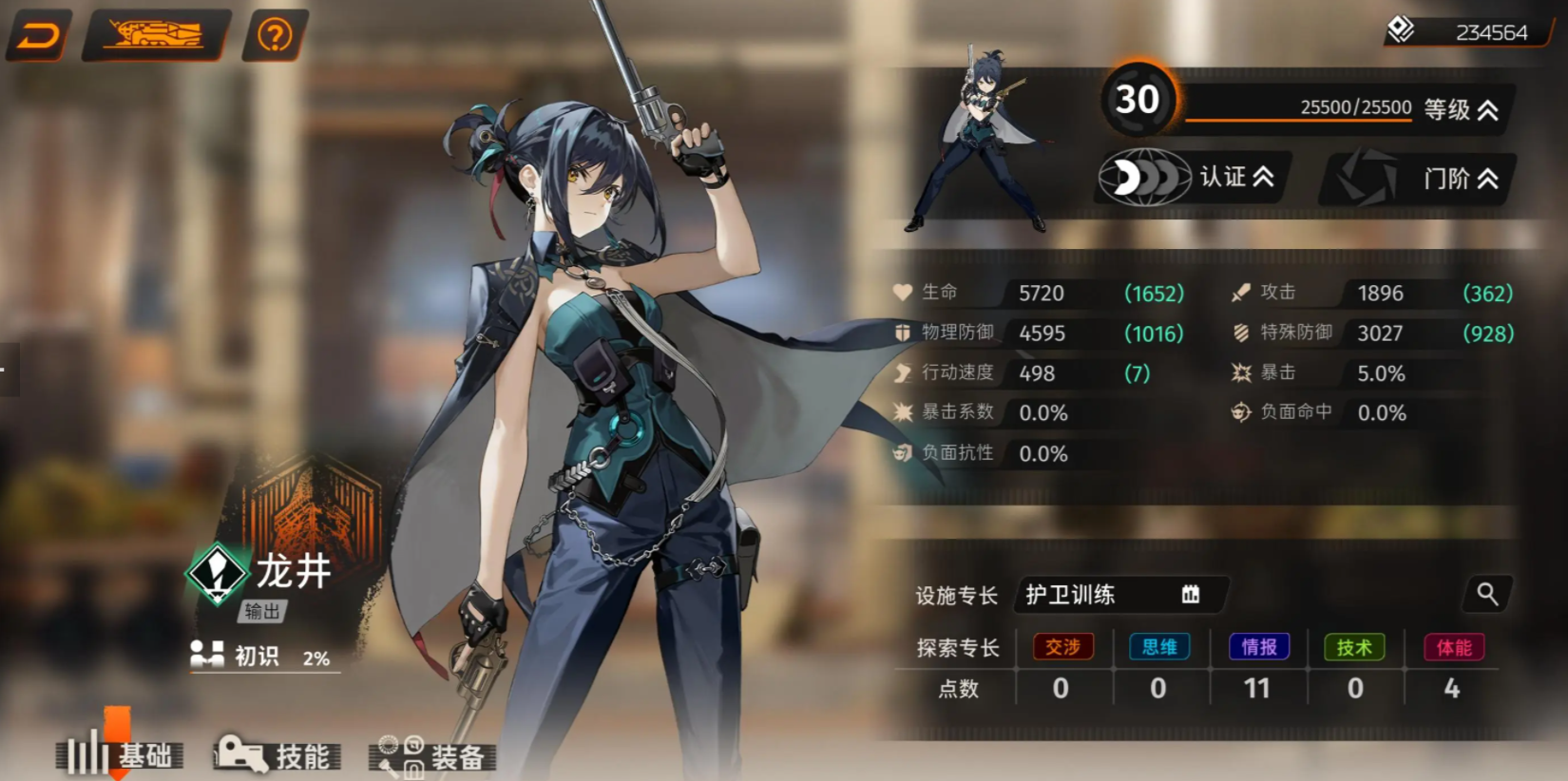
Task: Select the 体能 exploration specialty tag
Action: (x=1454, y=647)
